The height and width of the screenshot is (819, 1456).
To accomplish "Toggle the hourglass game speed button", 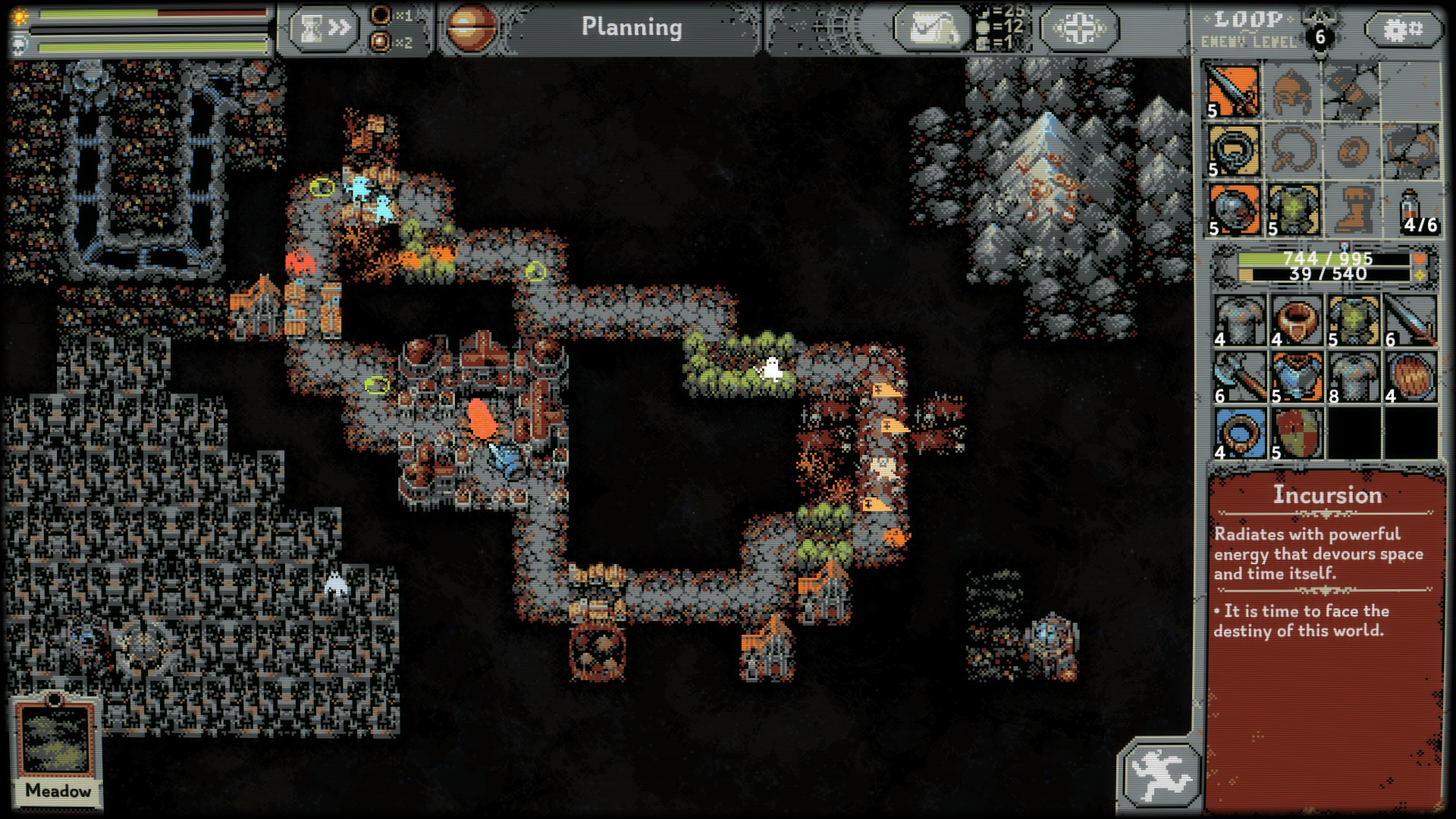I will click(x=322, y=29).
